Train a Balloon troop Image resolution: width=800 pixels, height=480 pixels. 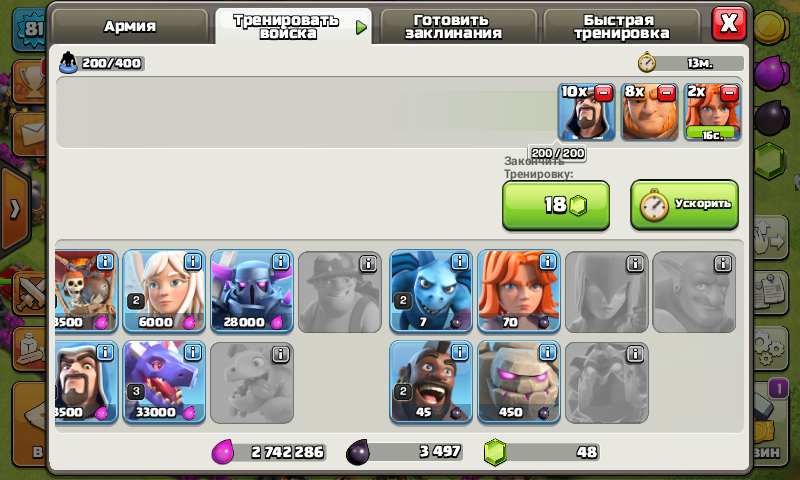[x=84, y=292]
